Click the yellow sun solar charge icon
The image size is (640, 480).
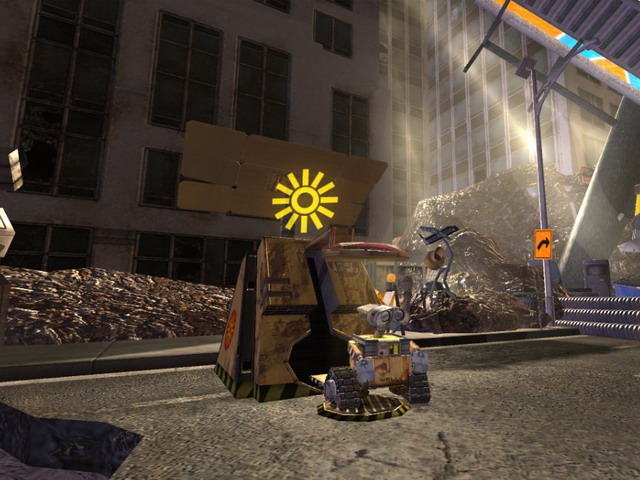[x=305, y=201]
